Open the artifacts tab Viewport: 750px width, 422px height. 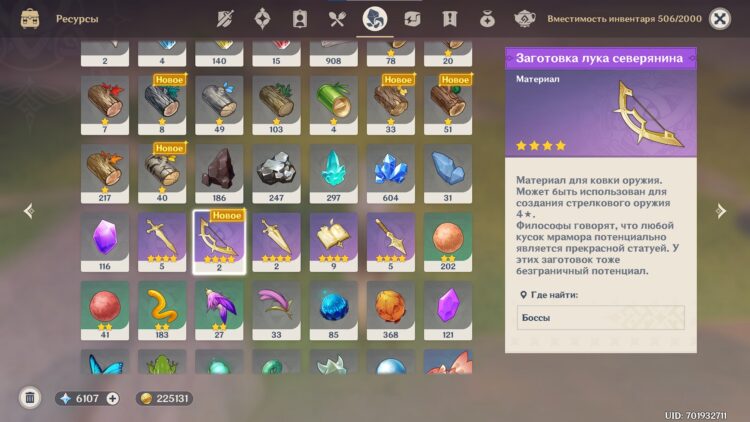point(262,18)
